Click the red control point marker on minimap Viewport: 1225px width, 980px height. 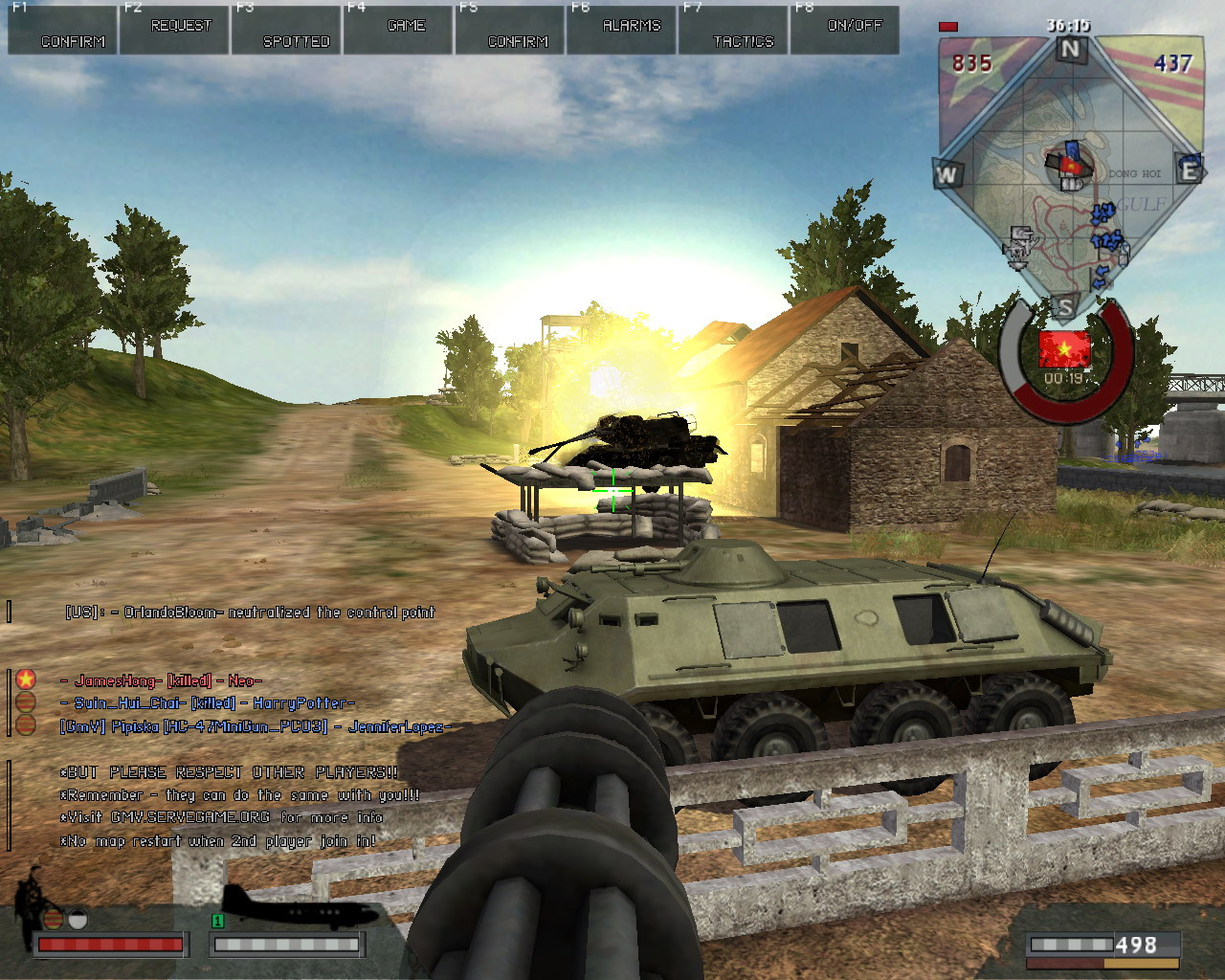pyautogui.click(x=1071, y=166)
